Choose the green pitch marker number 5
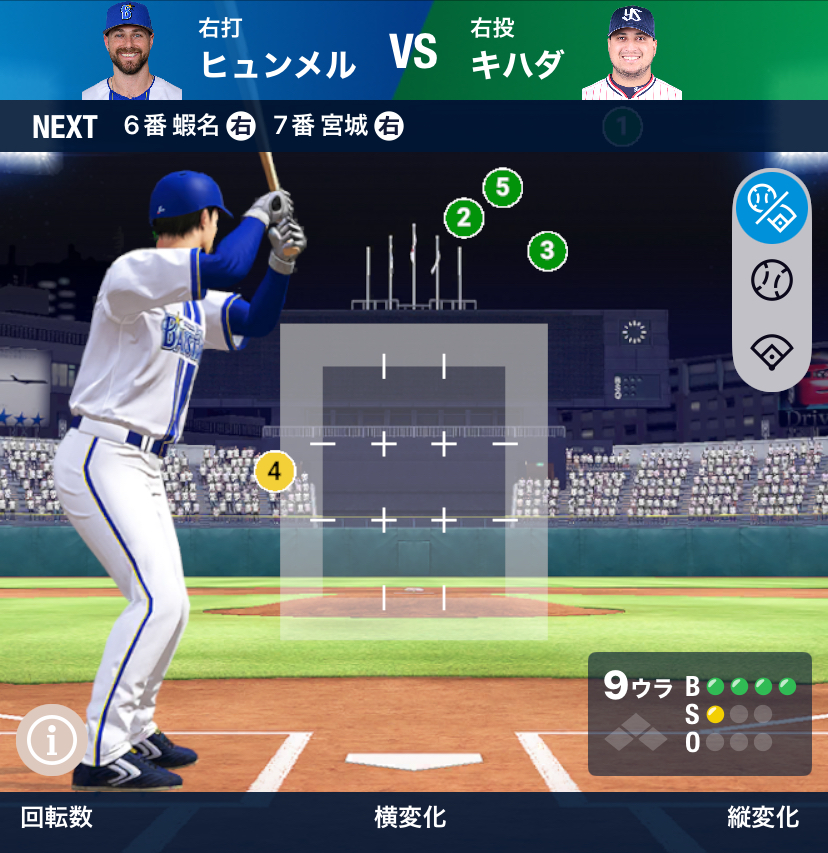828x853 pixels. [x=502, y=187]
